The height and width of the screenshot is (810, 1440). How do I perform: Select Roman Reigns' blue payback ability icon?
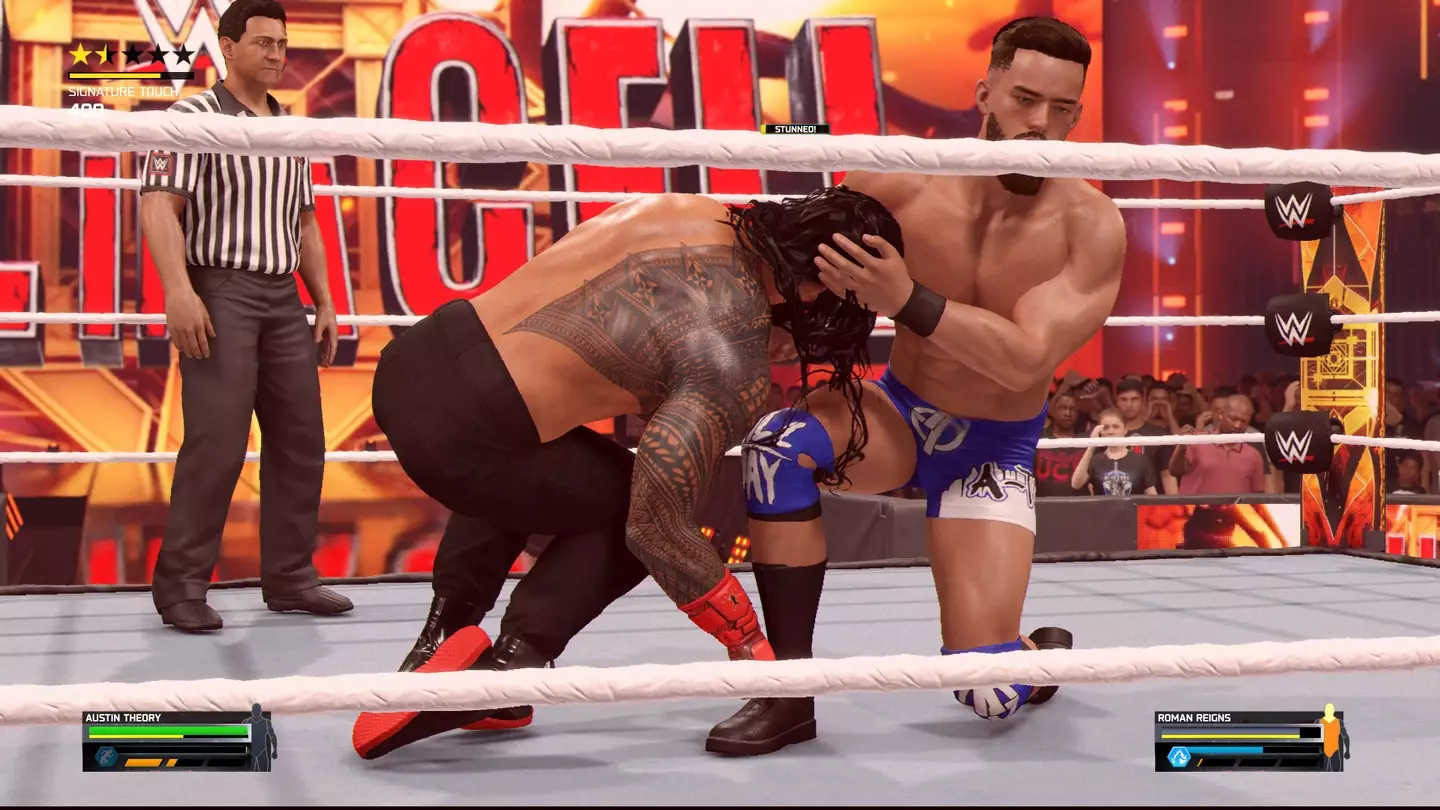point(1179,756)
